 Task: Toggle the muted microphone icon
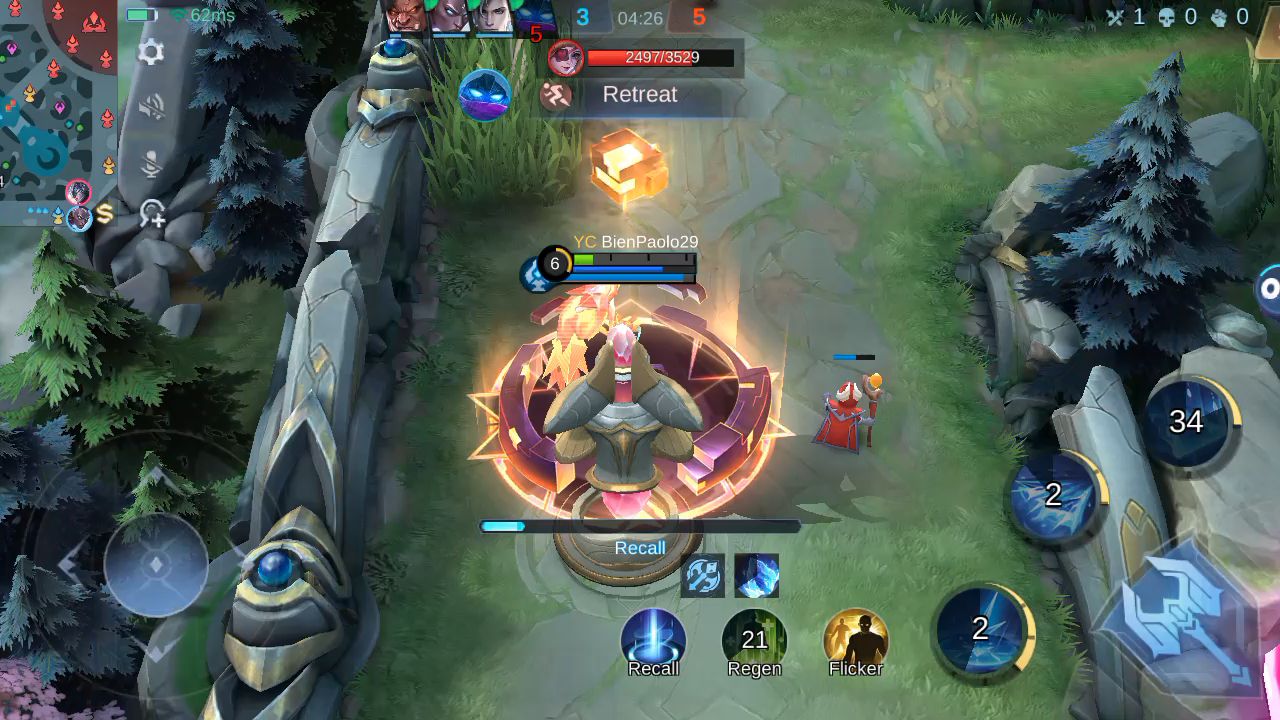tap(151, 163)
